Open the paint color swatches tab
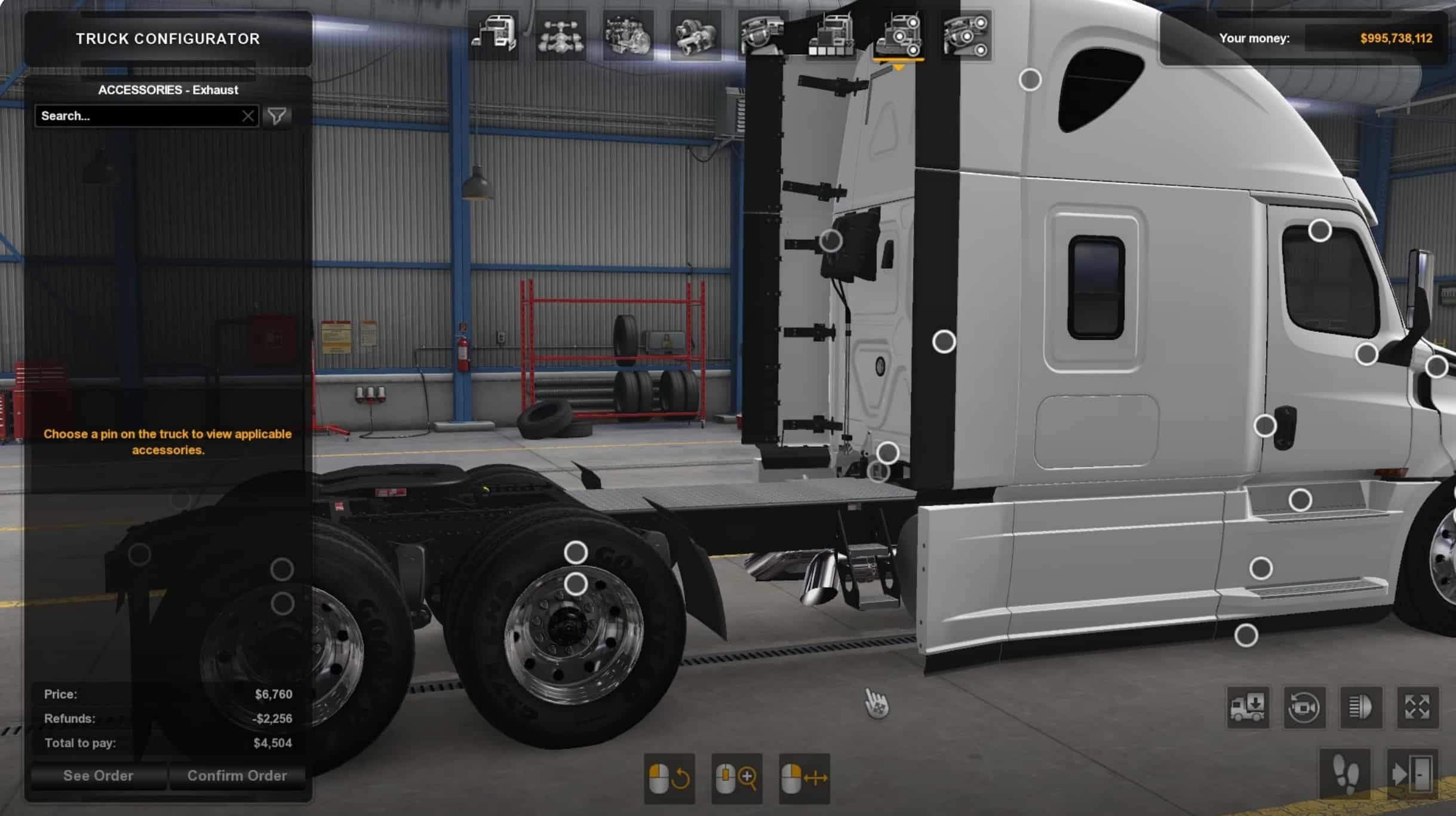1456x816 pixels. 830,35
